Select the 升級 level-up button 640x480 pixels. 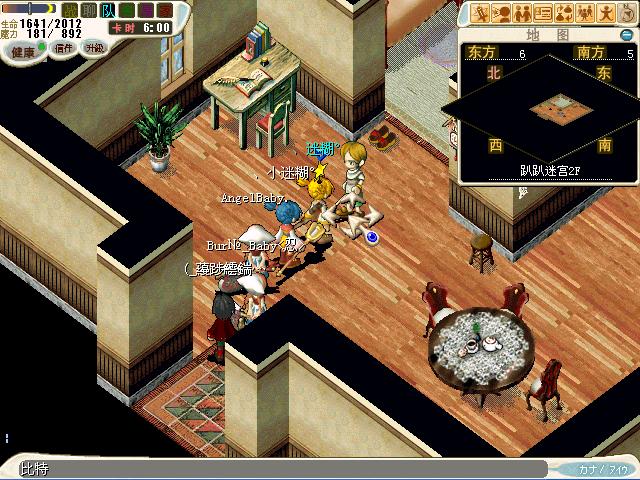coord(93,47)
